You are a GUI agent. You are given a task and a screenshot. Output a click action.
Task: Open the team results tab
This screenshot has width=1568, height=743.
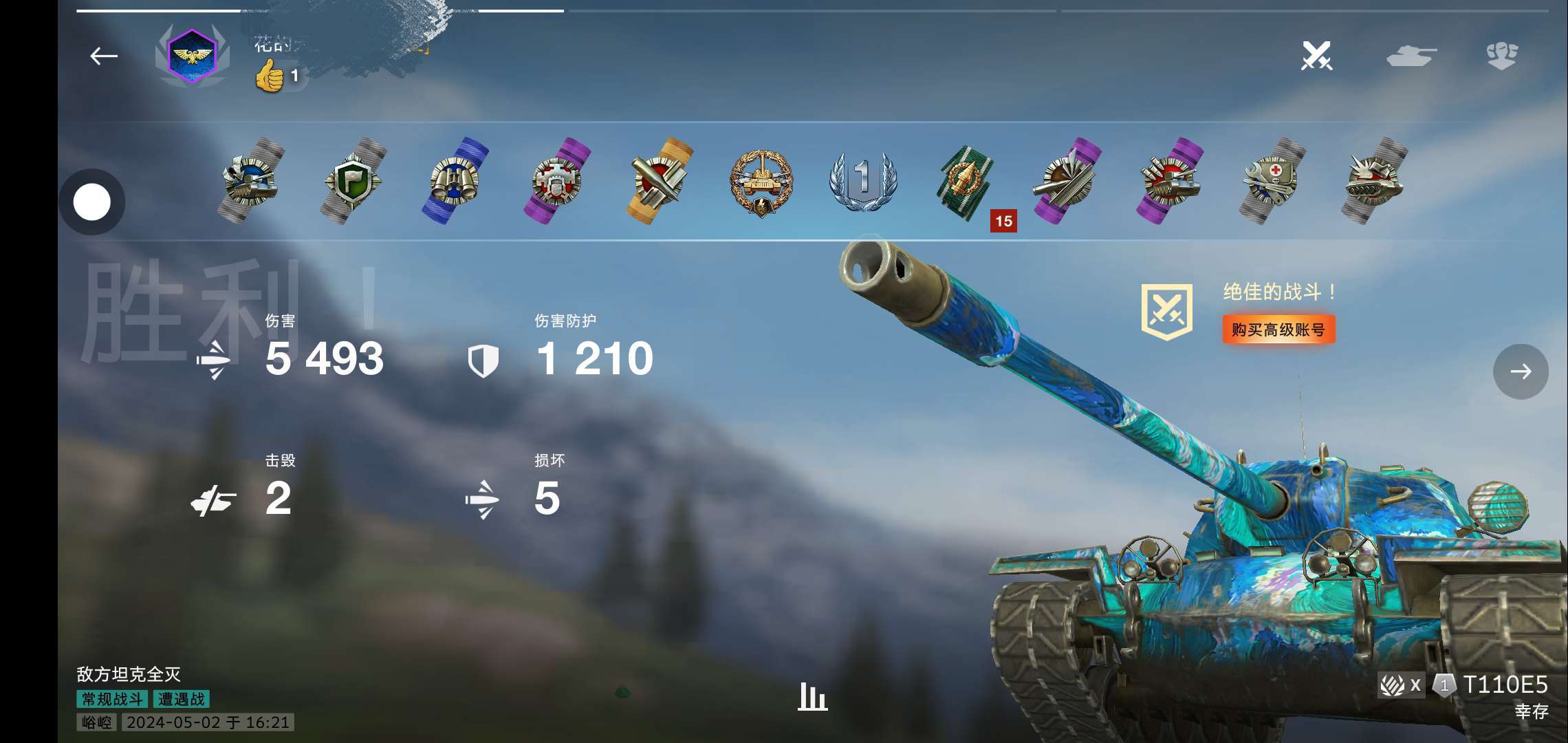pyautogui.click(x=1501, y=56)
